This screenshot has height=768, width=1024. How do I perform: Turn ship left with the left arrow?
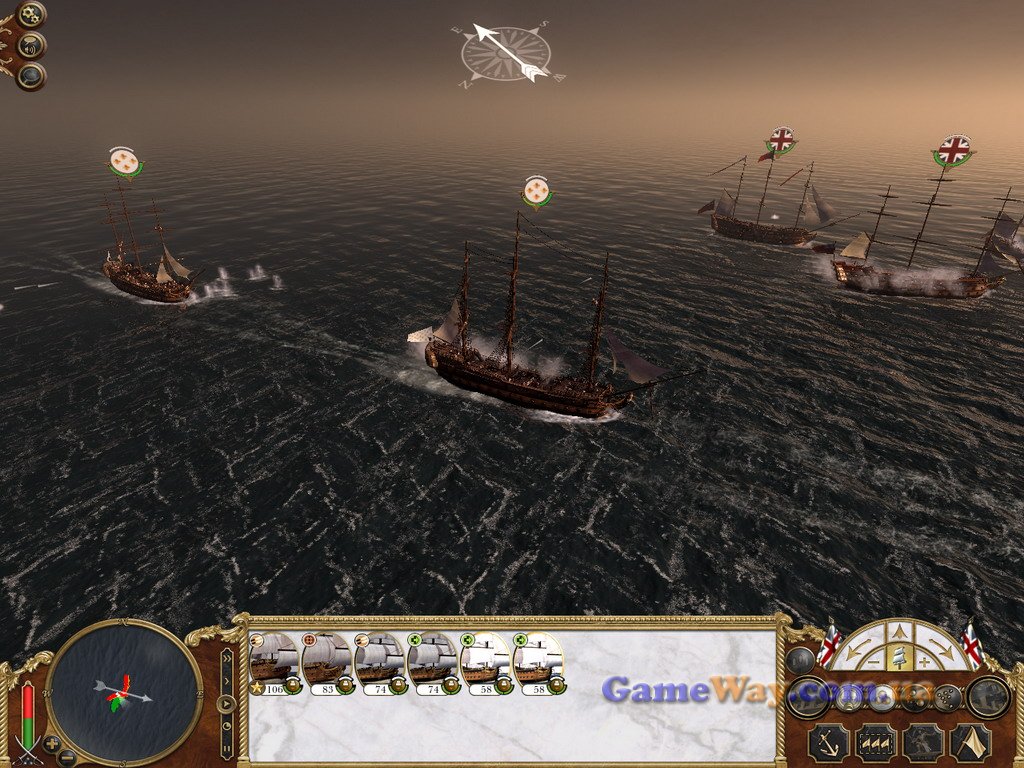(858, 651)
